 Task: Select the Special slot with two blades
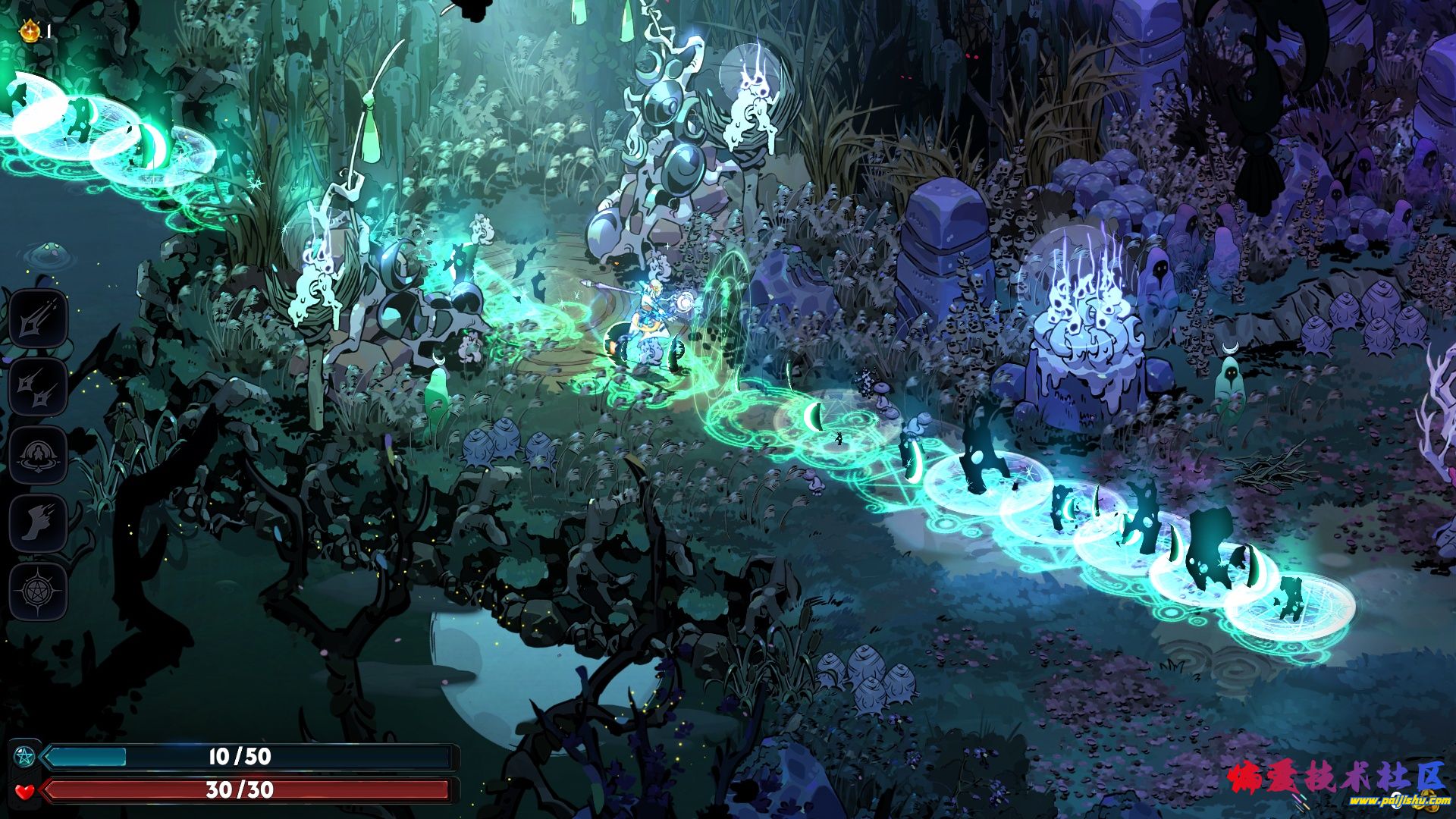coord(38,387)
